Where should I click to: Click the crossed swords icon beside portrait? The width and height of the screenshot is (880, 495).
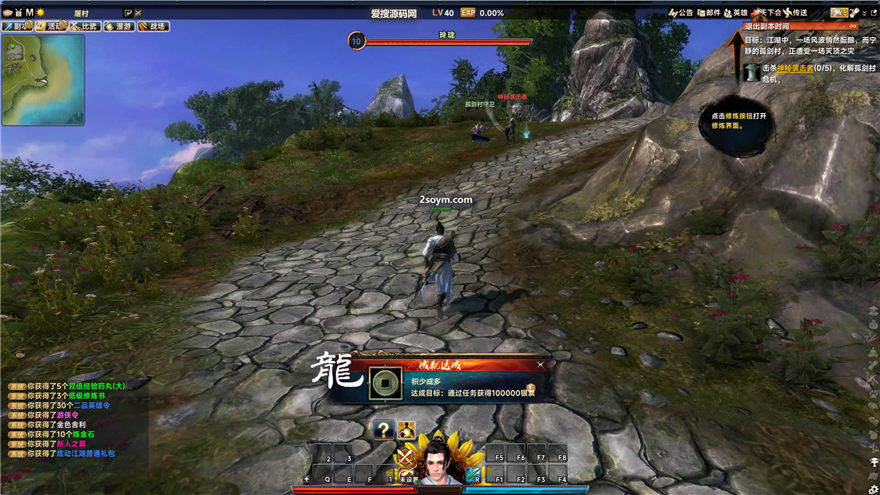[x=405, y=459]
